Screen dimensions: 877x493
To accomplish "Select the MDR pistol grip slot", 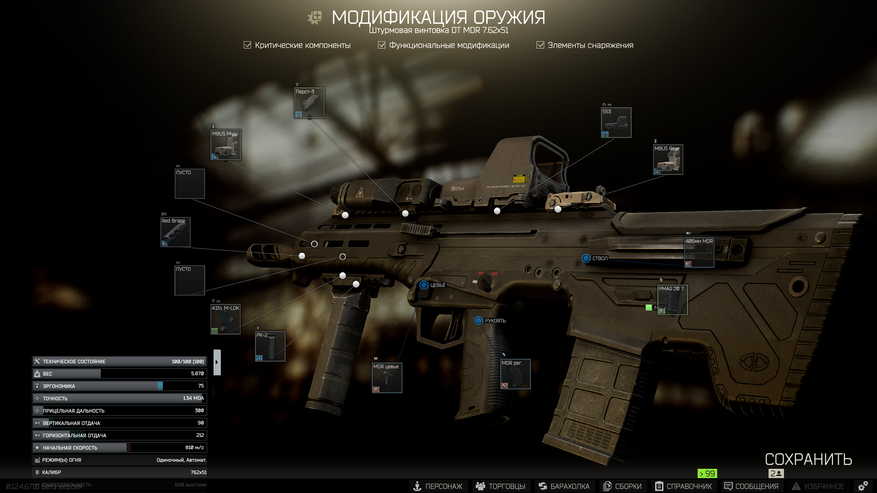I will pos(516,374).
